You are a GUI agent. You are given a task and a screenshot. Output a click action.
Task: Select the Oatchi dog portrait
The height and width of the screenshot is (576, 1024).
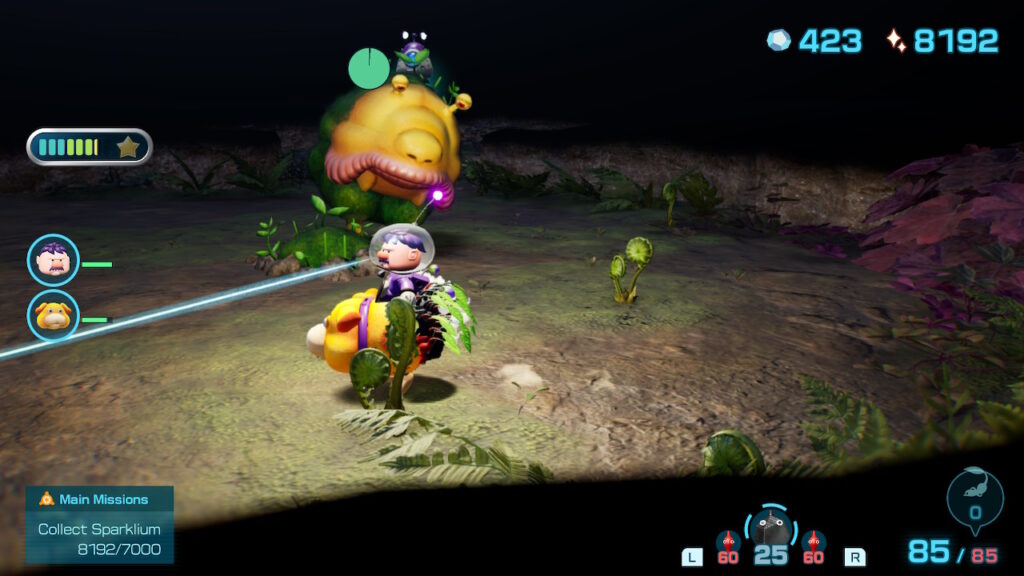(53, 316)
